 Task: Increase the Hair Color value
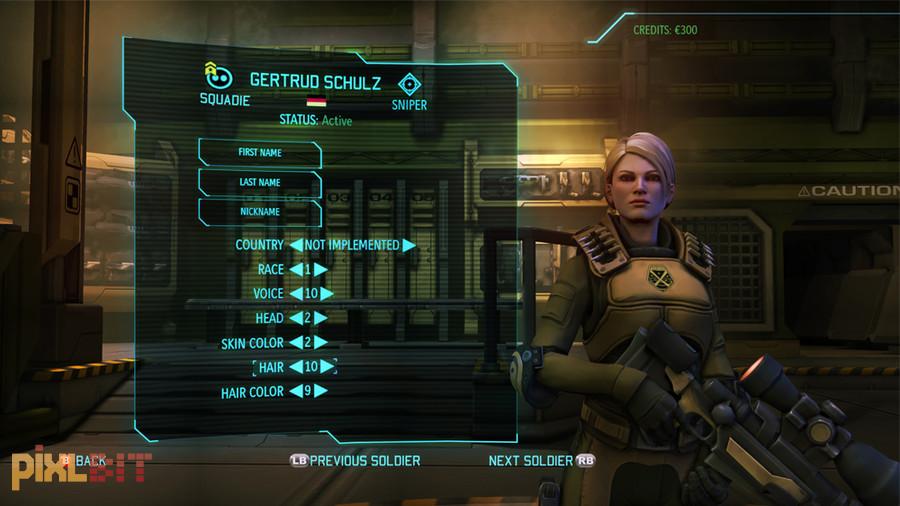(322, 392)
